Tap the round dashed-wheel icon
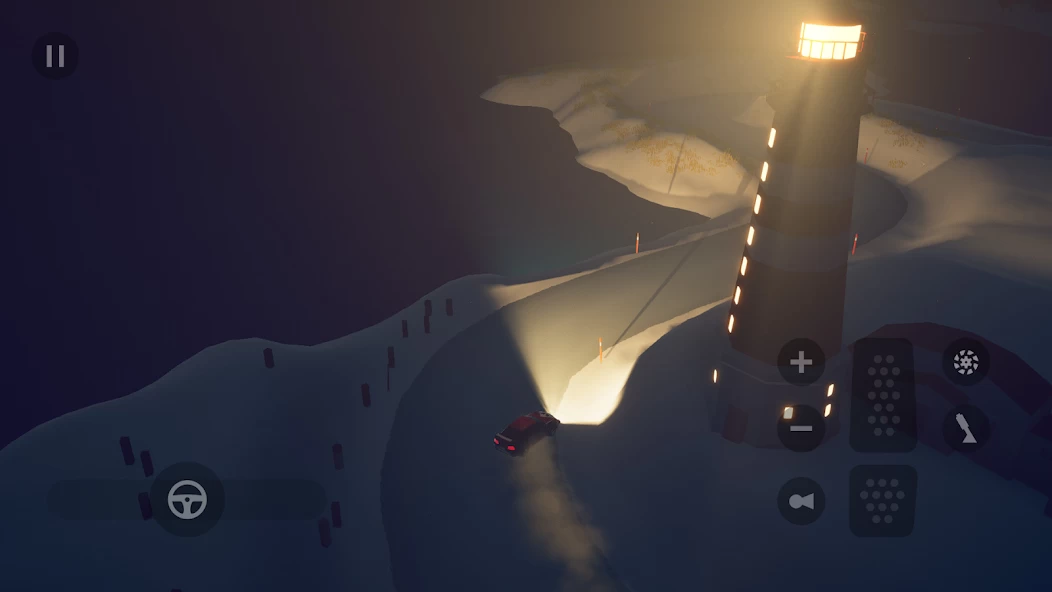Screen dimensions: 1052x592 tap(966, 363)
